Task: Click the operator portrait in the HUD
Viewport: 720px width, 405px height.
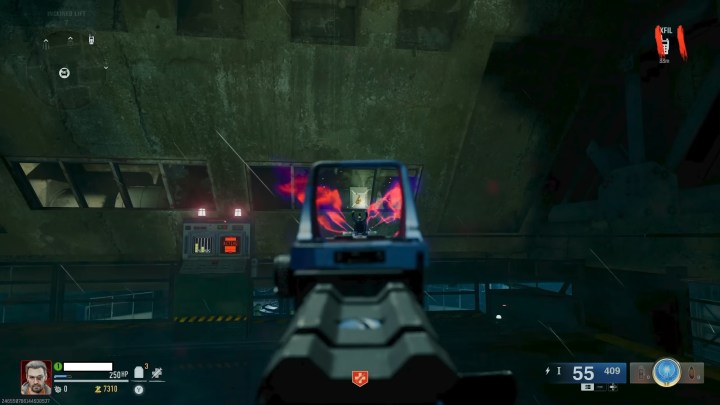Action: click(x=36, y=376)
